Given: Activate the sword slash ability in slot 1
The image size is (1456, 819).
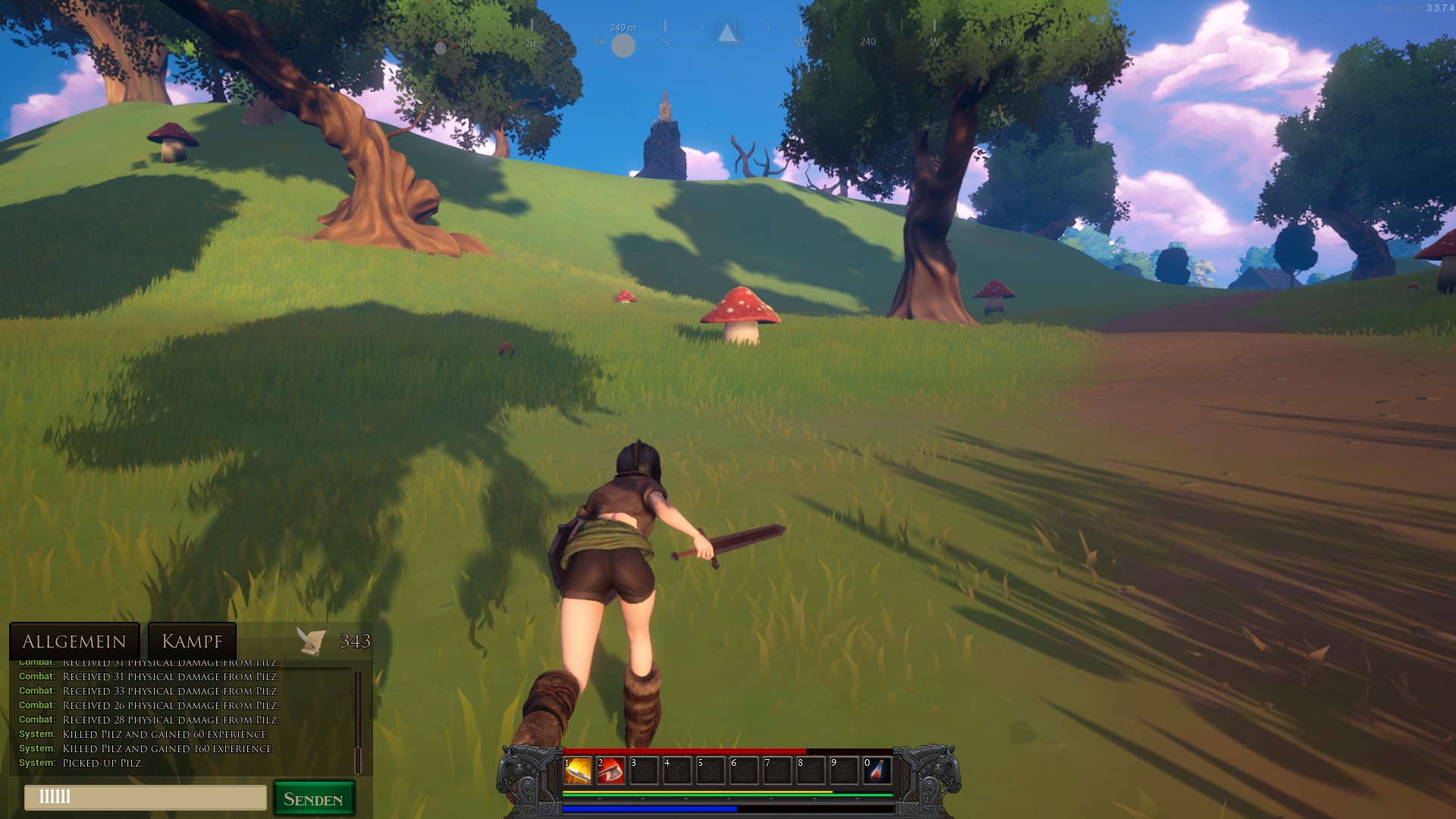Looking at the screenshot, I should (578, 772).
